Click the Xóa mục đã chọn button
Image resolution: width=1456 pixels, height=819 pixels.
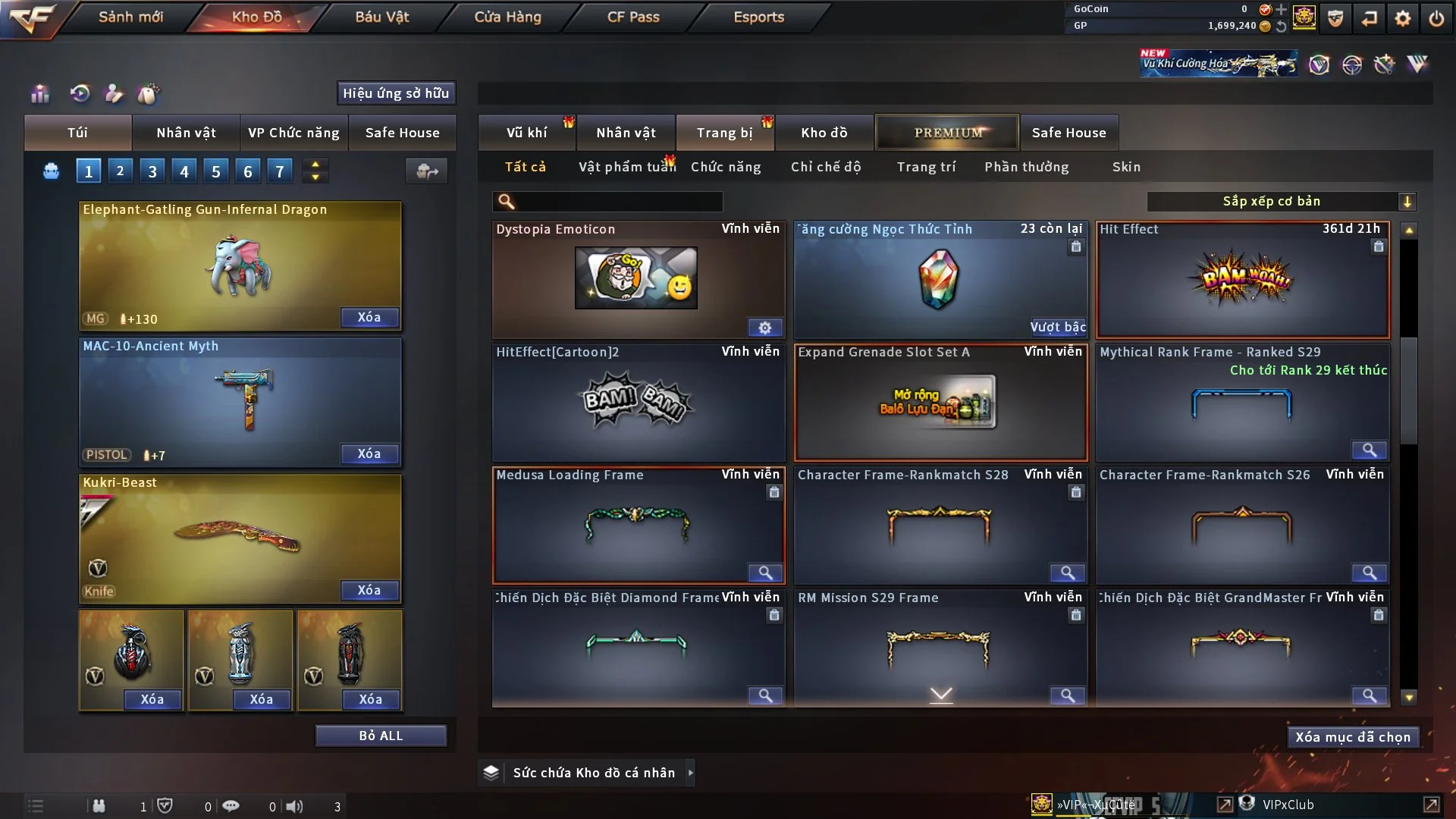(x=1352, y=737)
